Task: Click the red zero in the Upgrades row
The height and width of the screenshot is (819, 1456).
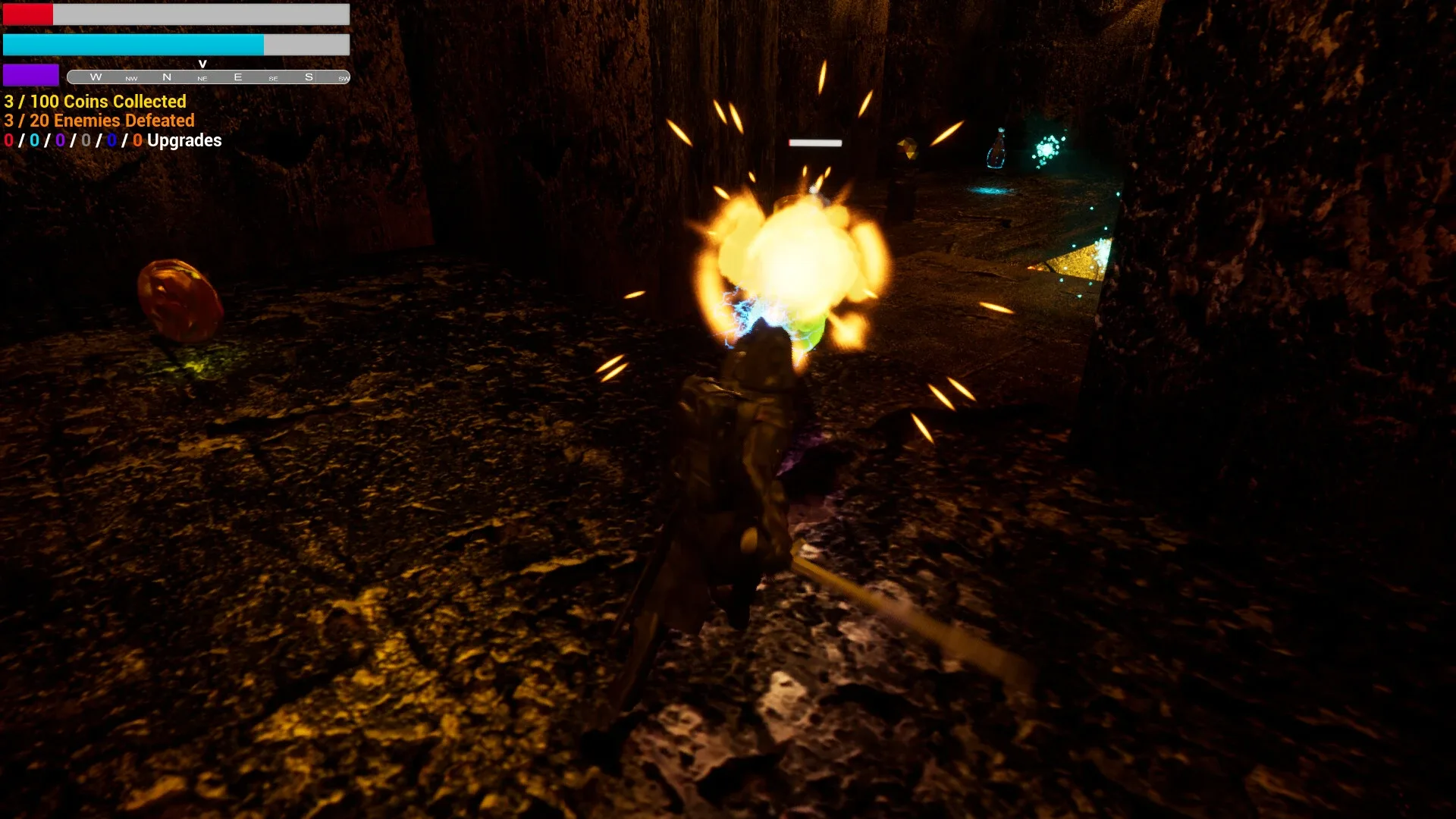Action: [8, 140]
